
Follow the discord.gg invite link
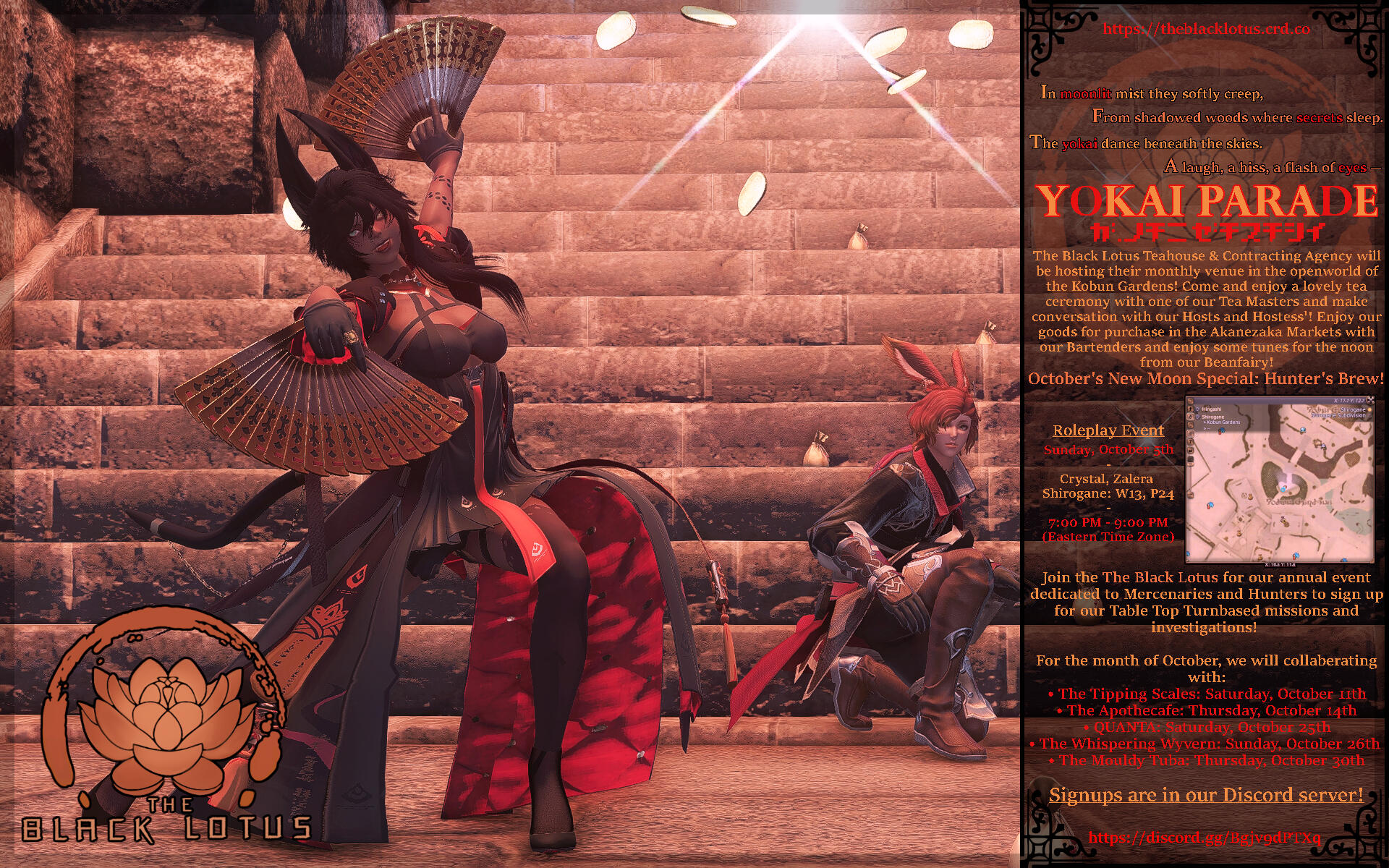(x=1204, y=838)
